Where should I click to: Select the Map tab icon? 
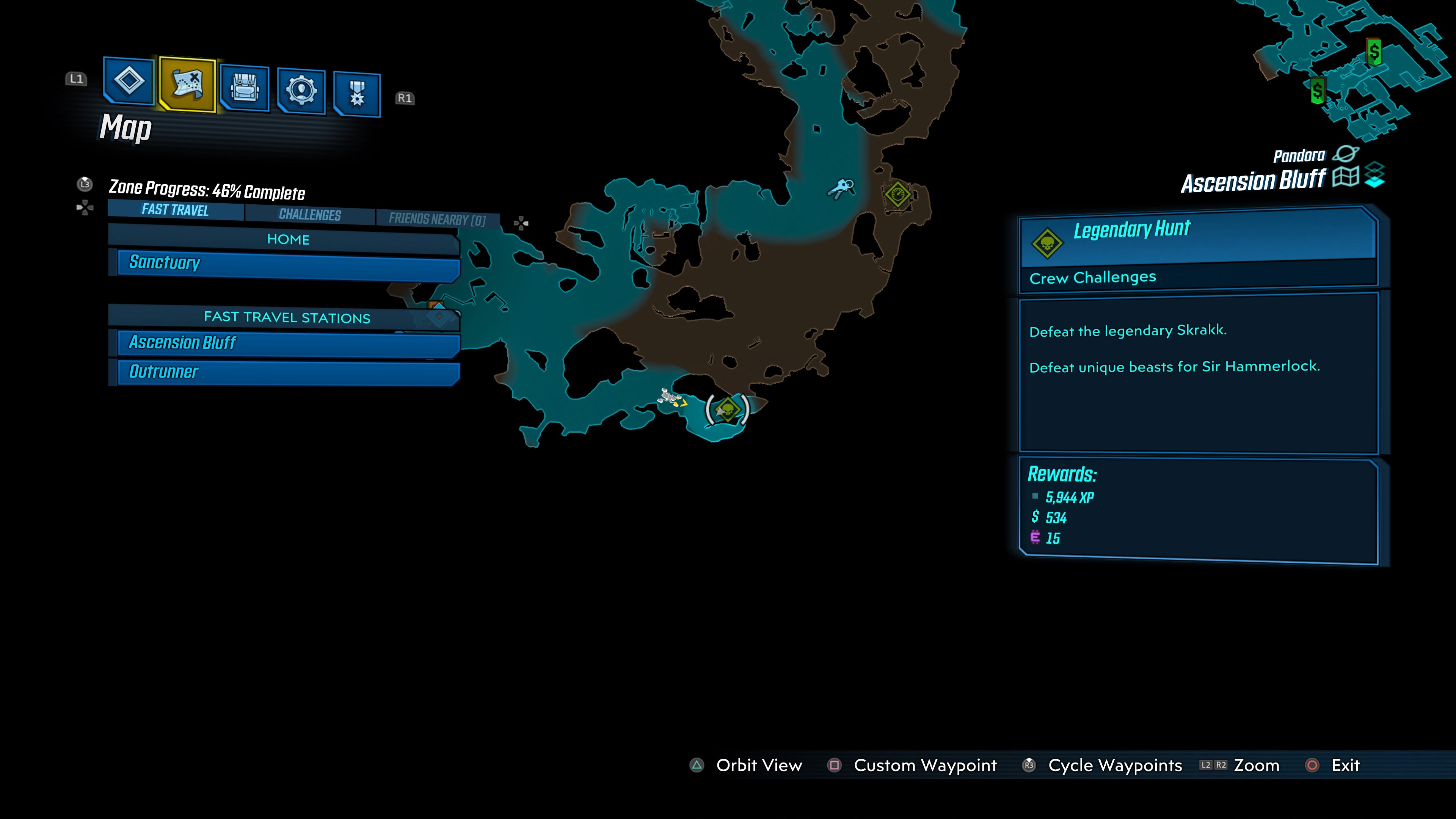[x=187, y=84]
